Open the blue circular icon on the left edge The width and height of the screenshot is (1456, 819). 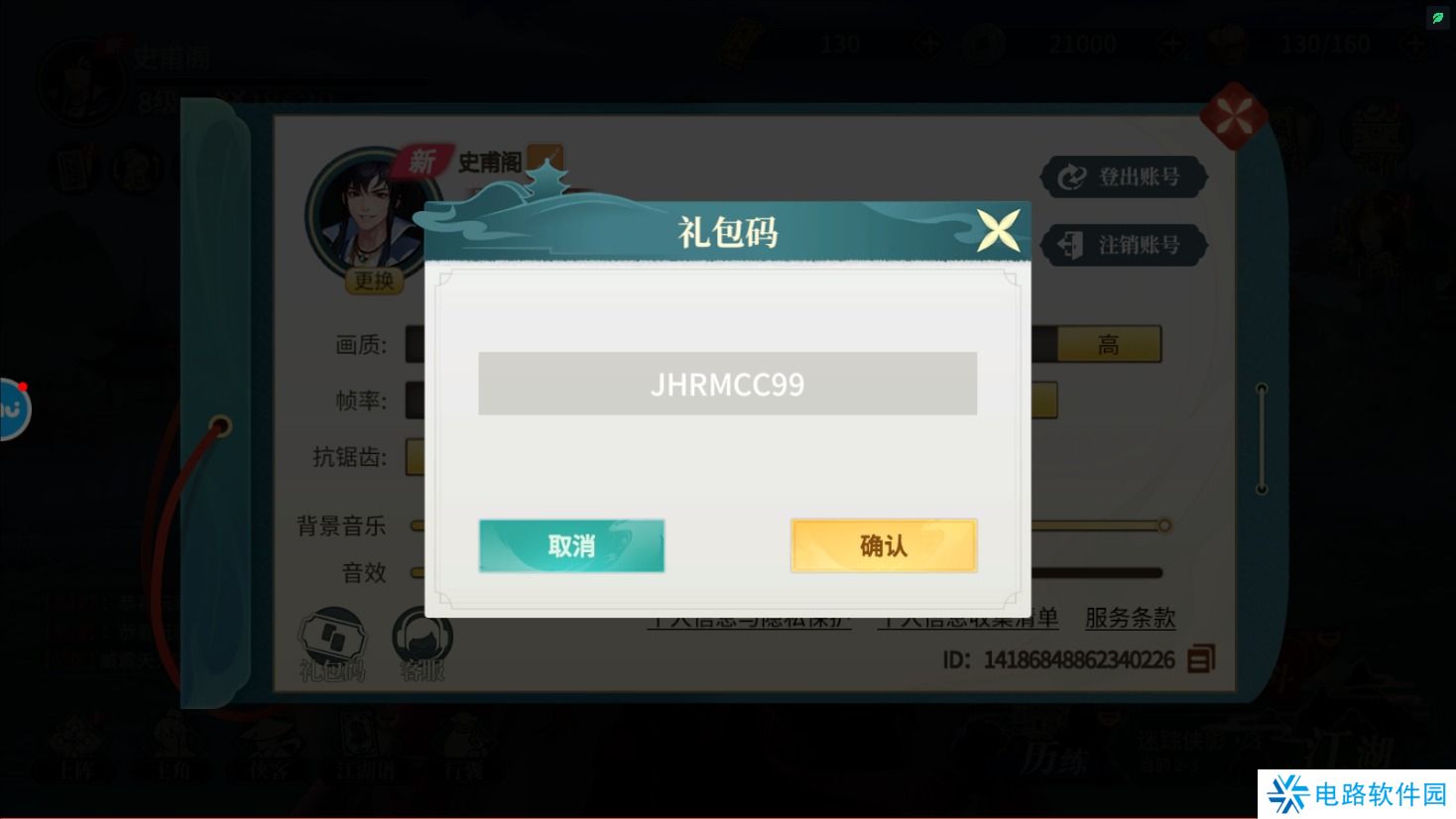[x=10, y=409]
